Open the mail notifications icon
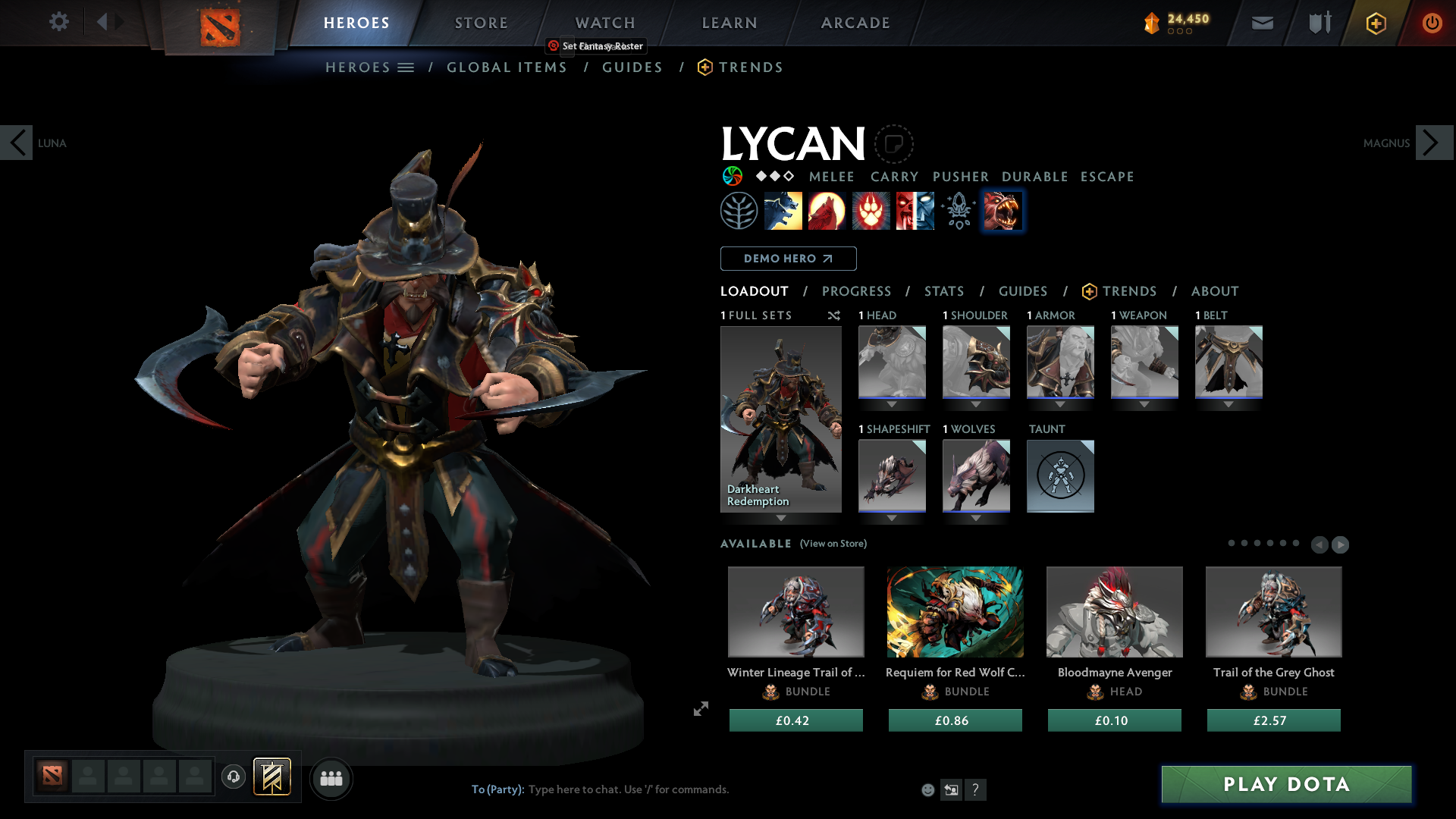Image resolution: width=1456 pixels, height=819 pixels. point(1261,23)
